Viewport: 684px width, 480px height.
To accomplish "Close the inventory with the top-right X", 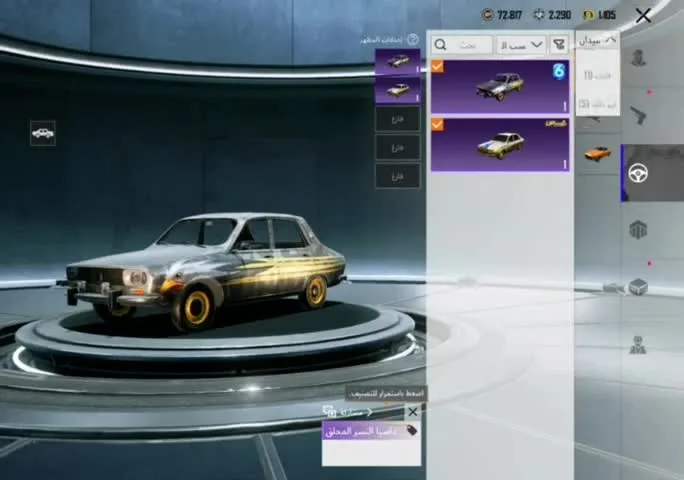I will 643,16.
